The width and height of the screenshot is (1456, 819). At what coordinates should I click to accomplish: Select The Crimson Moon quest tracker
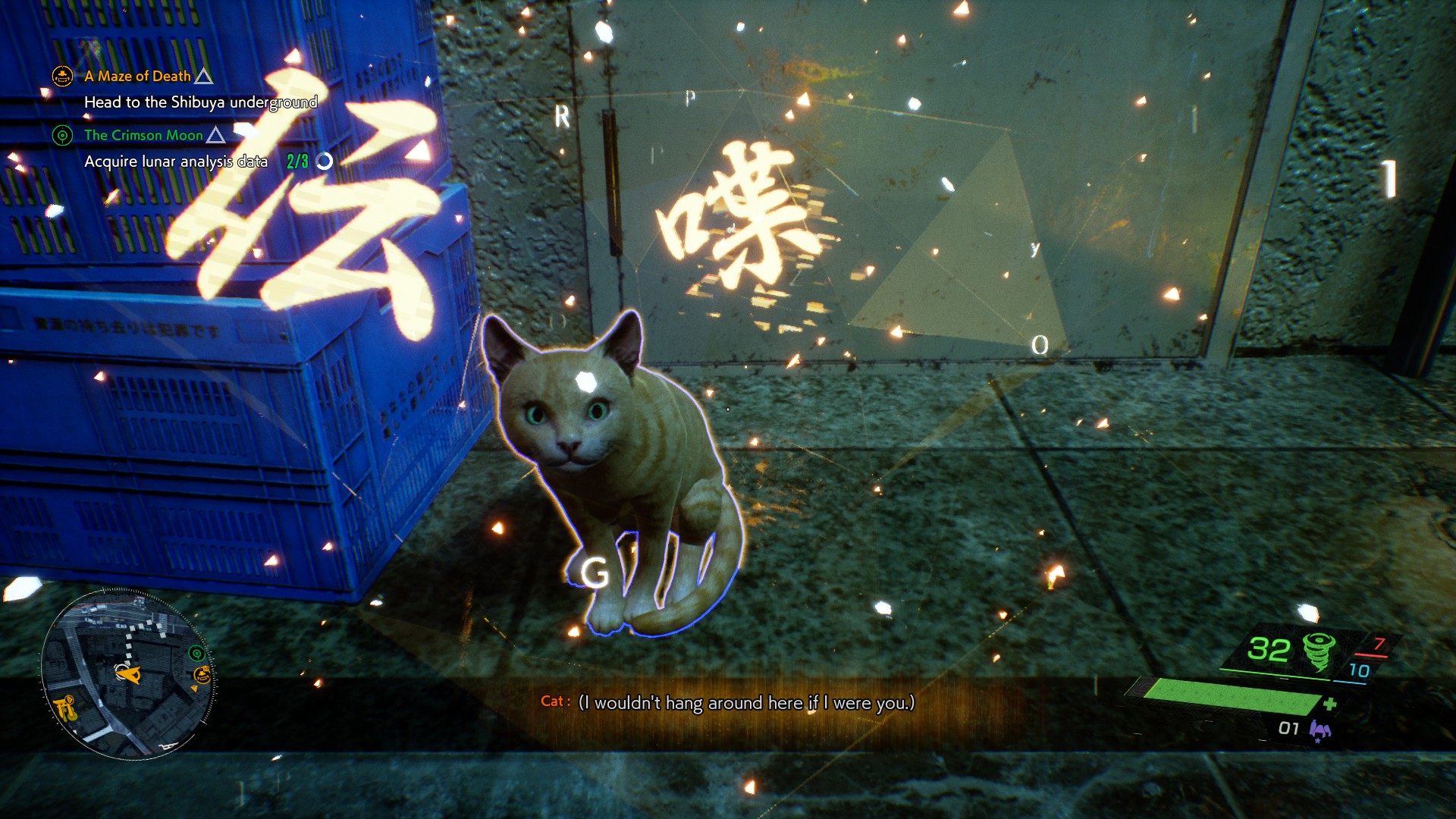[143, 135]
